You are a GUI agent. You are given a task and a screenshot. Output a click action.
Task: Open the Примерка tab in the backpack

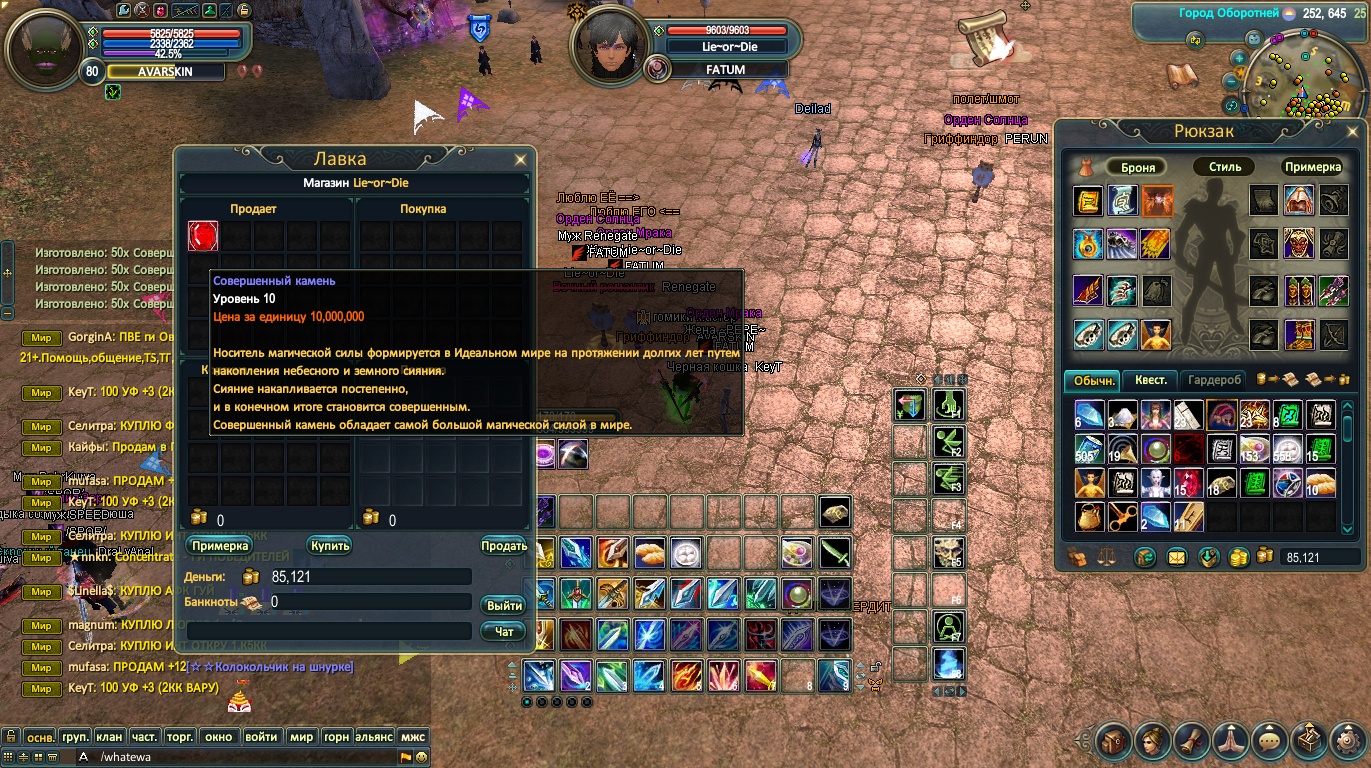[x=1312, y=167]
